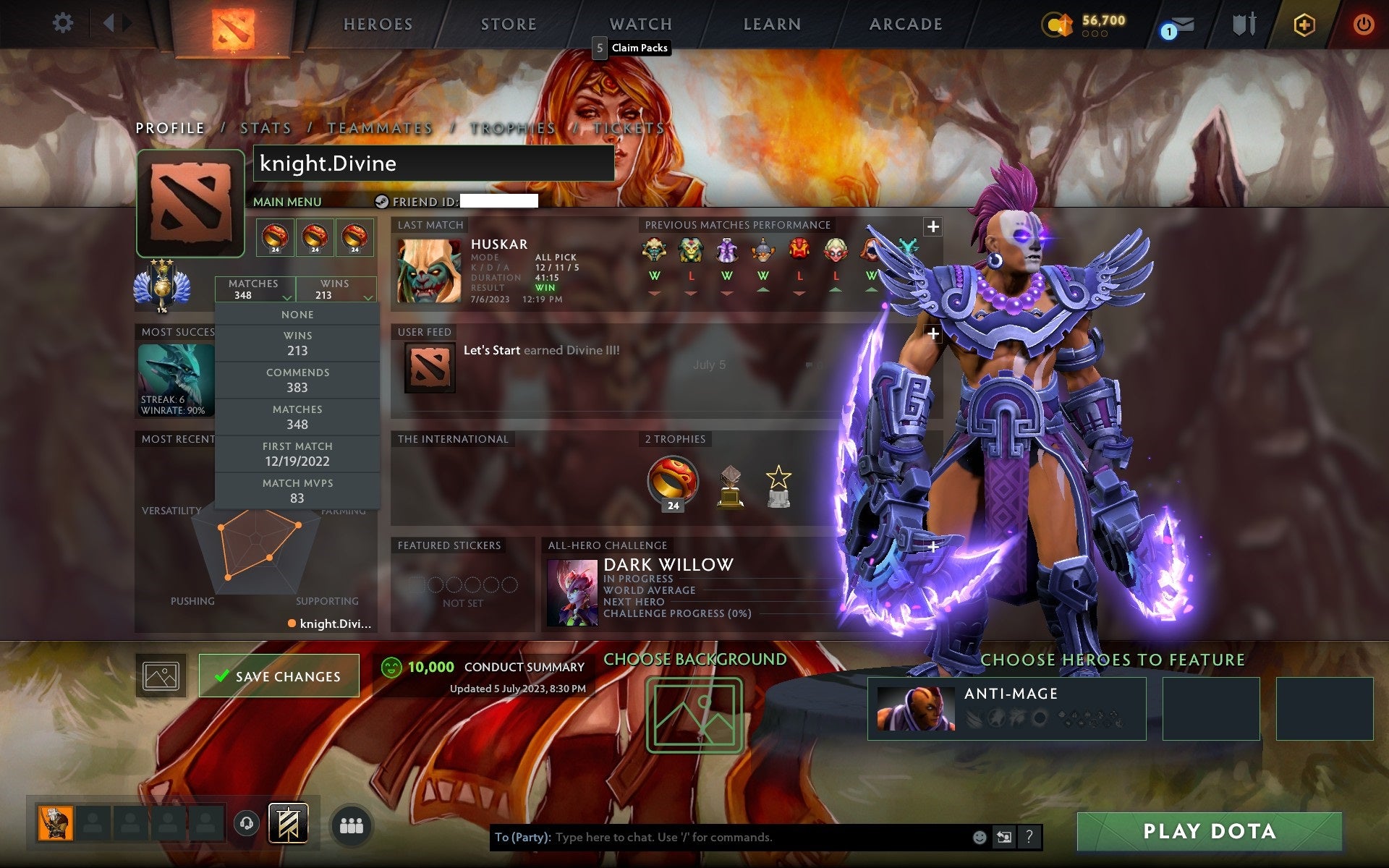Switch to the STATS profile tab
The image size is (1389, 868).
266,127
